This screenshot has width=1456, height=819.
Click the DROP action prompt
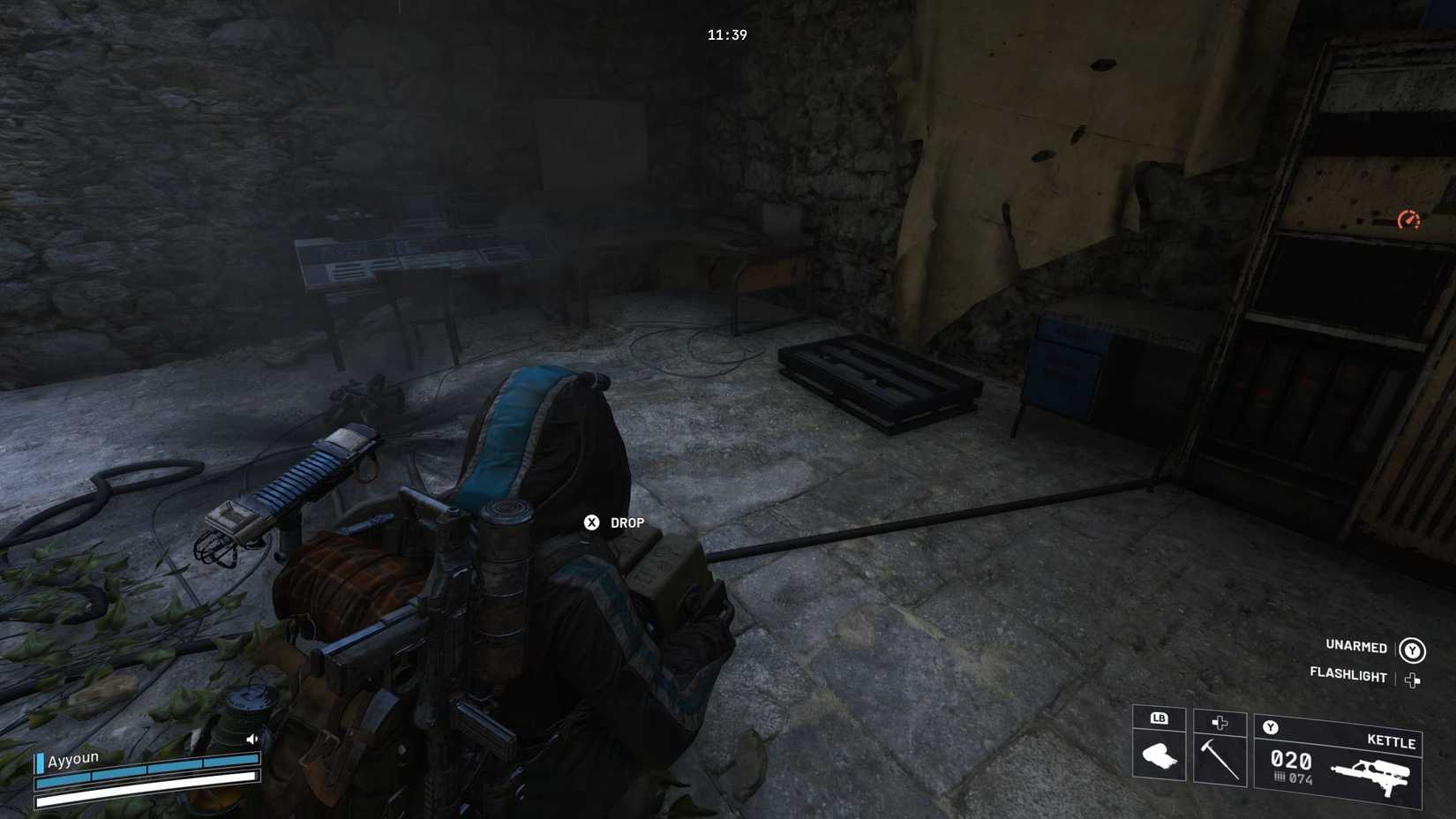coord(626,522)
